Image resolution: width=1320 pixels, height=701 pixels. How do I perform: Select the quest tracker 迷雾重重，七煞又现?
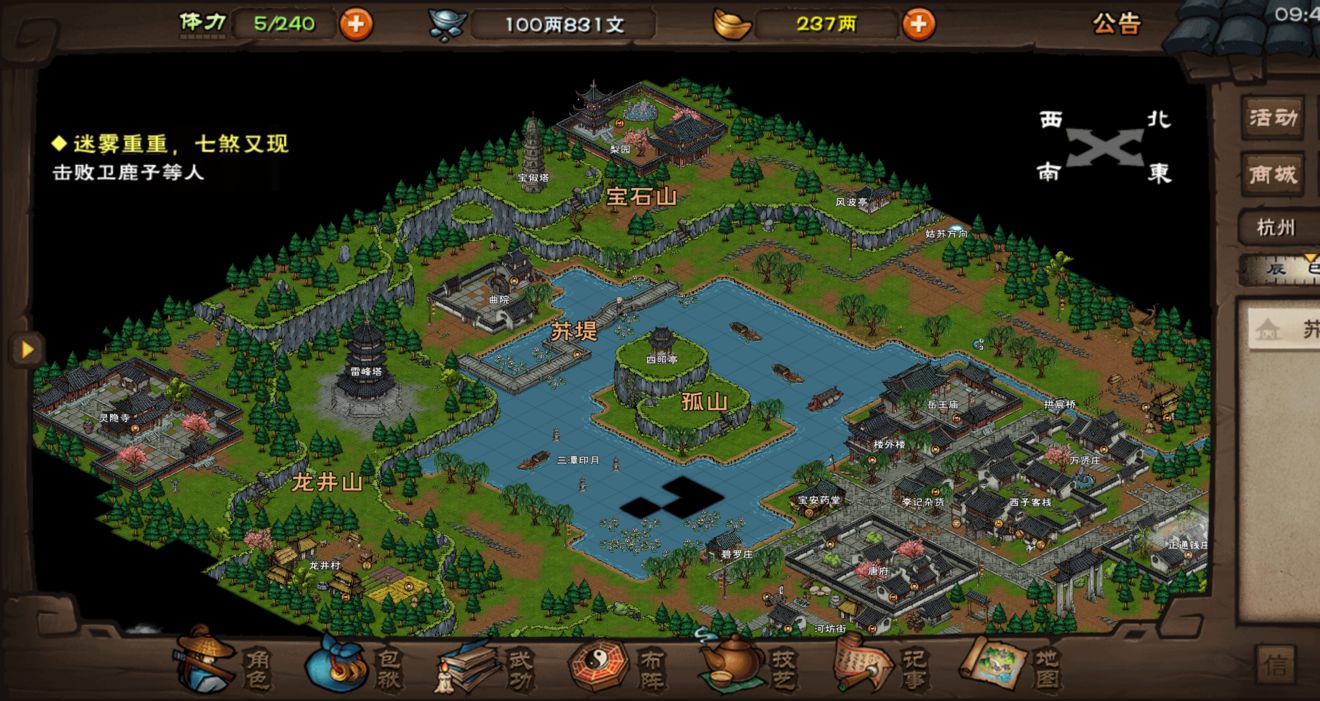(x=171, y=144)
